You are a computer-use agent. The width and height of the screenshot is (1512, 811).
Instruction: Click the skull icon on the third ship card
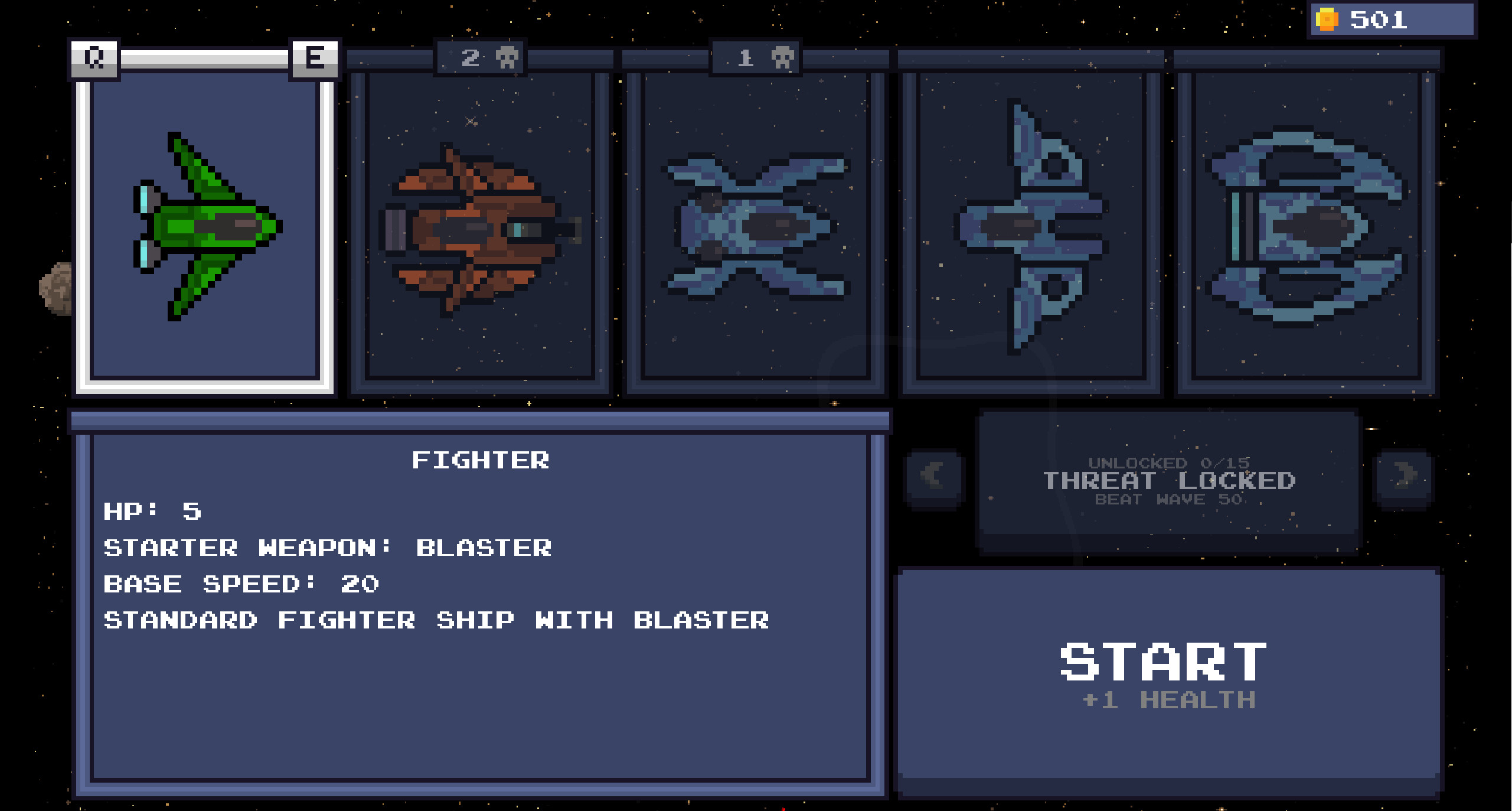pyautogui.click(x=782, y=57)
